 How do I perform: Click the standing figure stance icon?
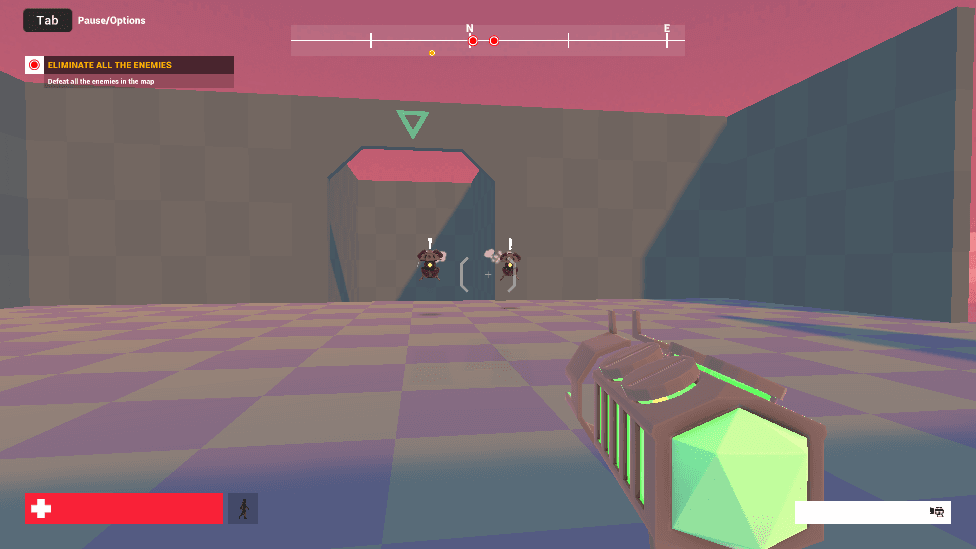click(x=243, y=508)
